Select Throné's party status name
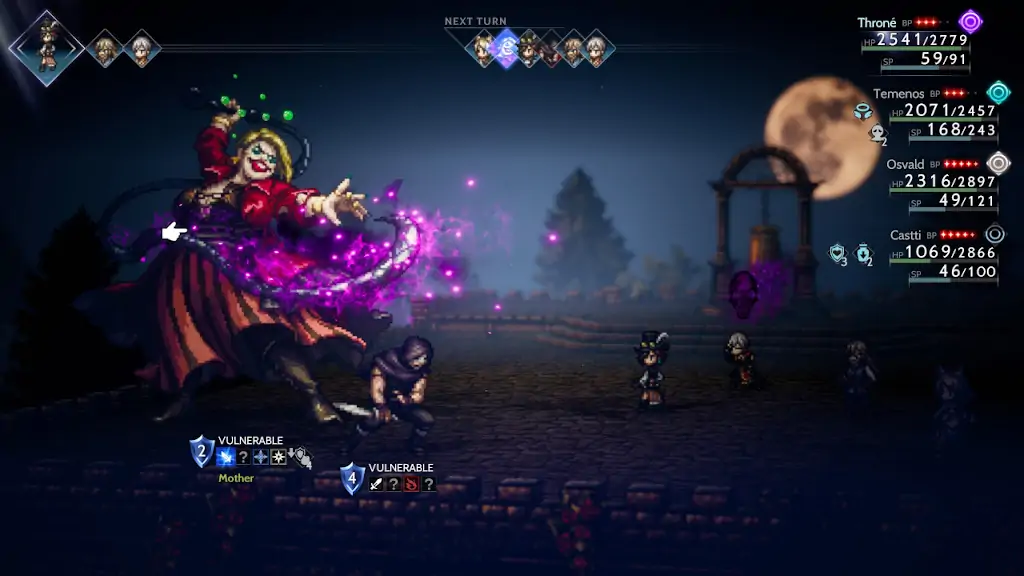 [877, 22]
